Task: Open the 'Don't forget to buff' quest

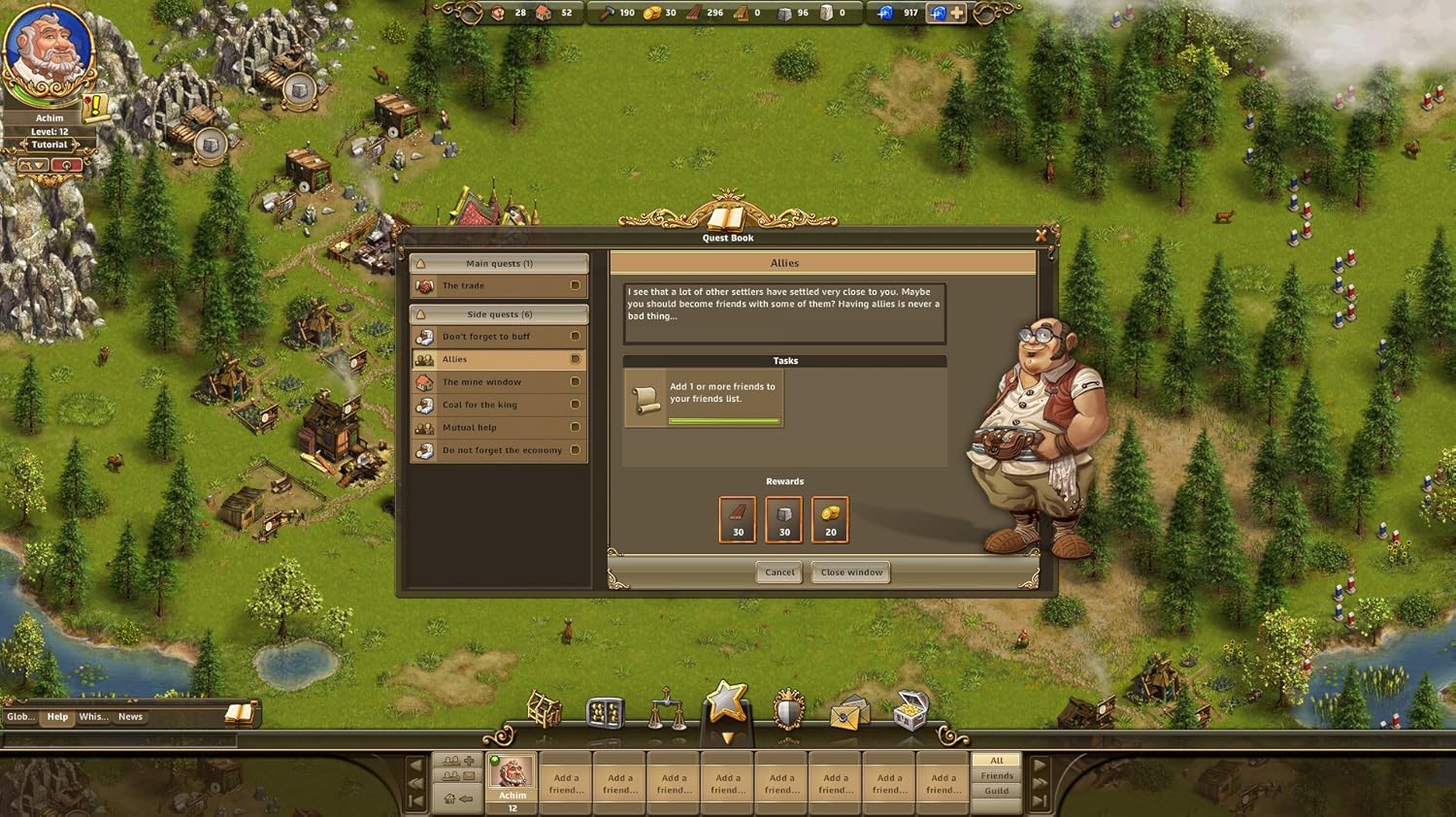Action: (499, 337)
